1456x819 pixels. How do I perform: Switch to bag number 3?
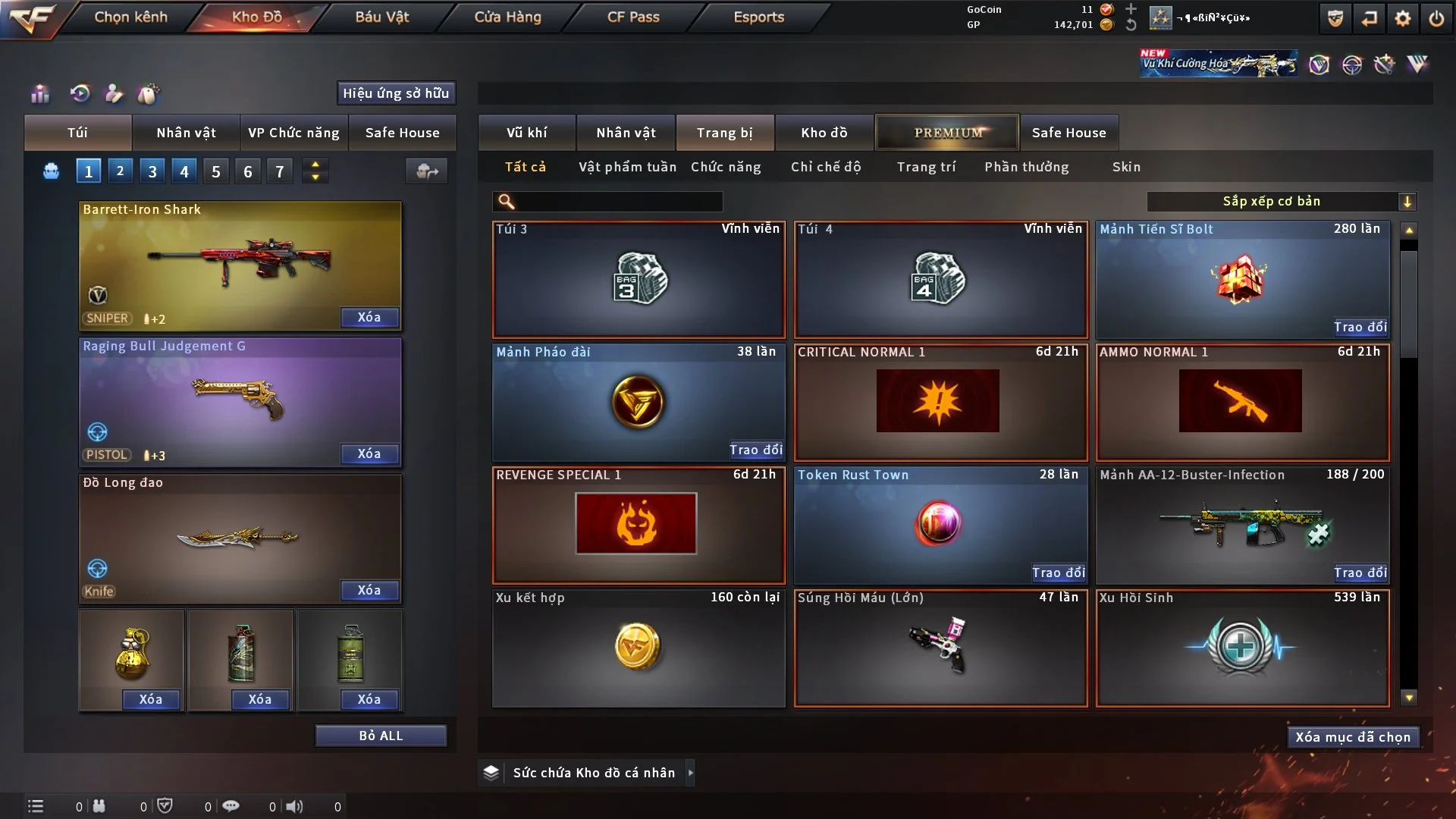[152, 171]
